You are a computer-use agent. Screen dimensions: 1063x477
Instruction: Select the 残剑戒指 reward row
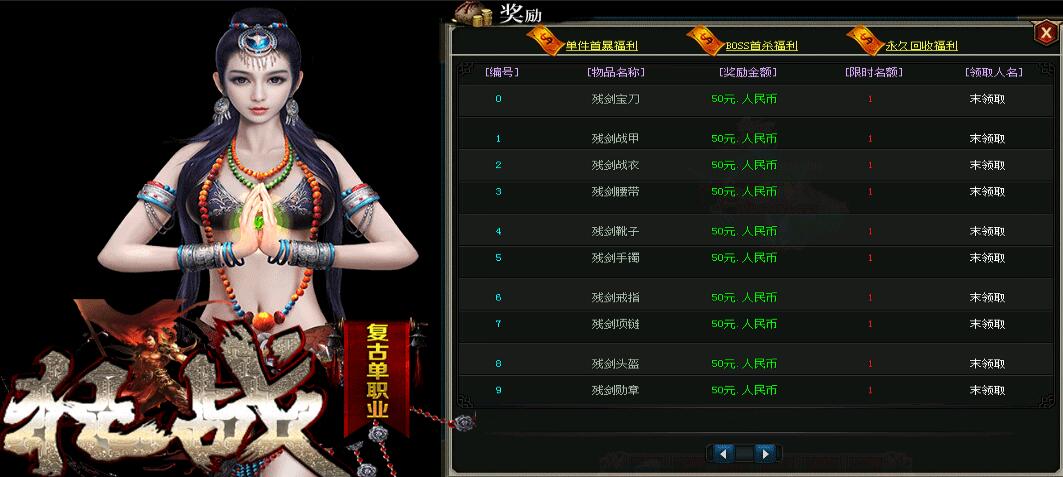616,297
